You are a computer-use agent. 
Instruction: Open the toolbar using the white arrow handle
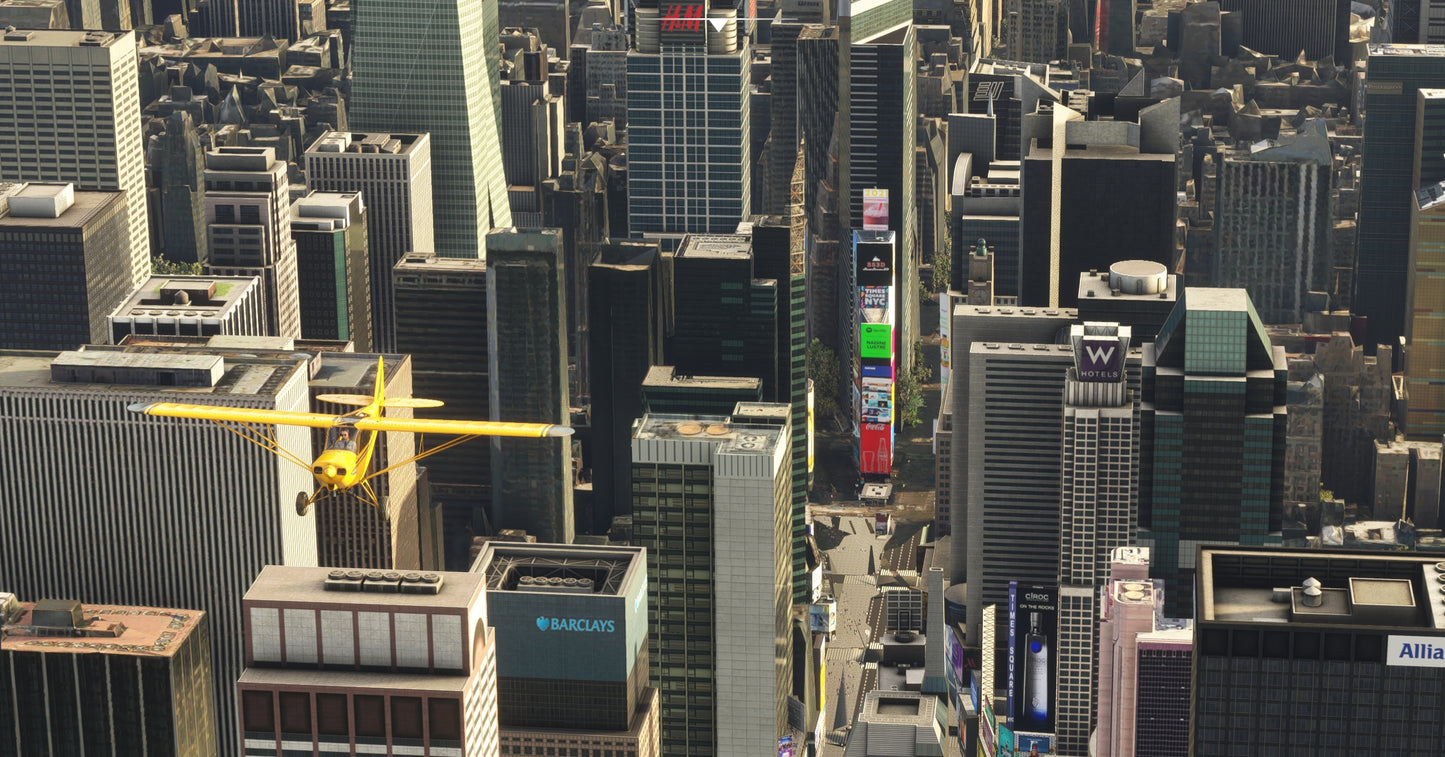718,24
